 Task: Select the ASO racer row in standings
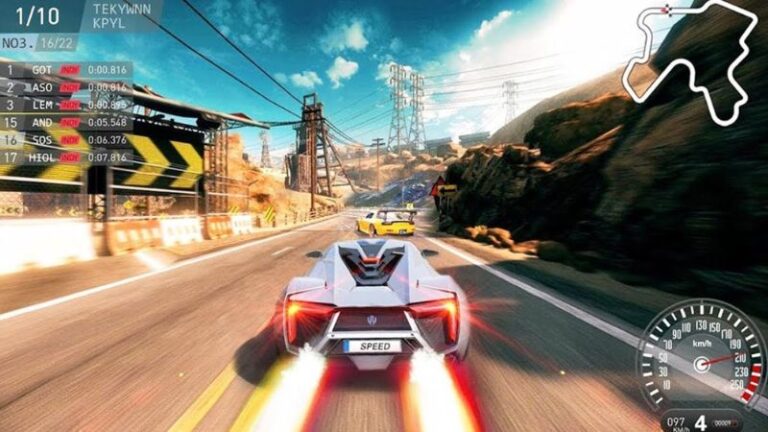(x=66, y=87)
